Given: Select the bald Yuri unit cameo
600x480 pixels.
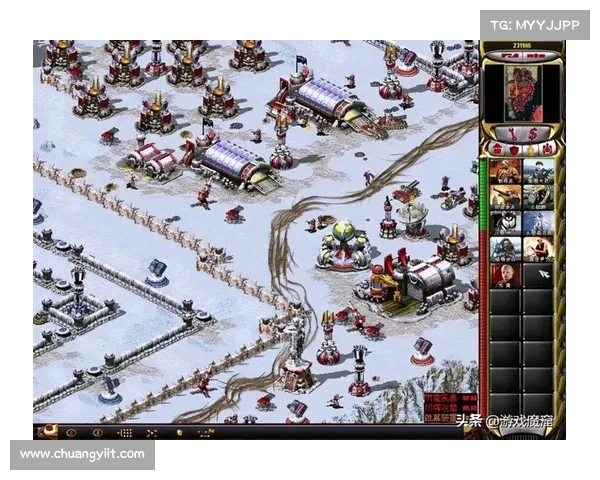Looking at the screenshot, I should coord(506,275).
